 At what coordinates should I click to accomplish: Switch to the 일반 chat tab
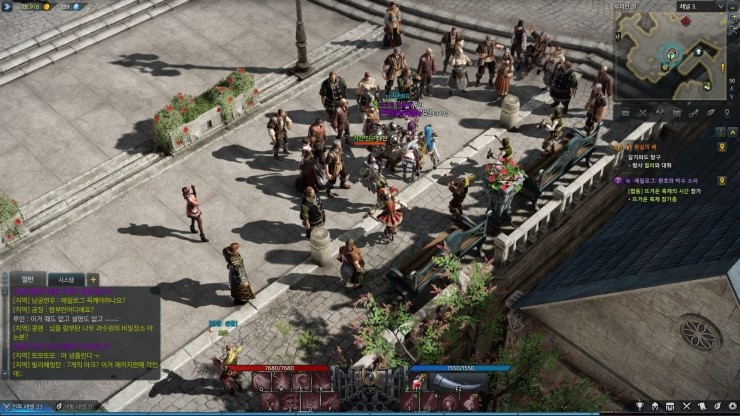coord(27,279)
